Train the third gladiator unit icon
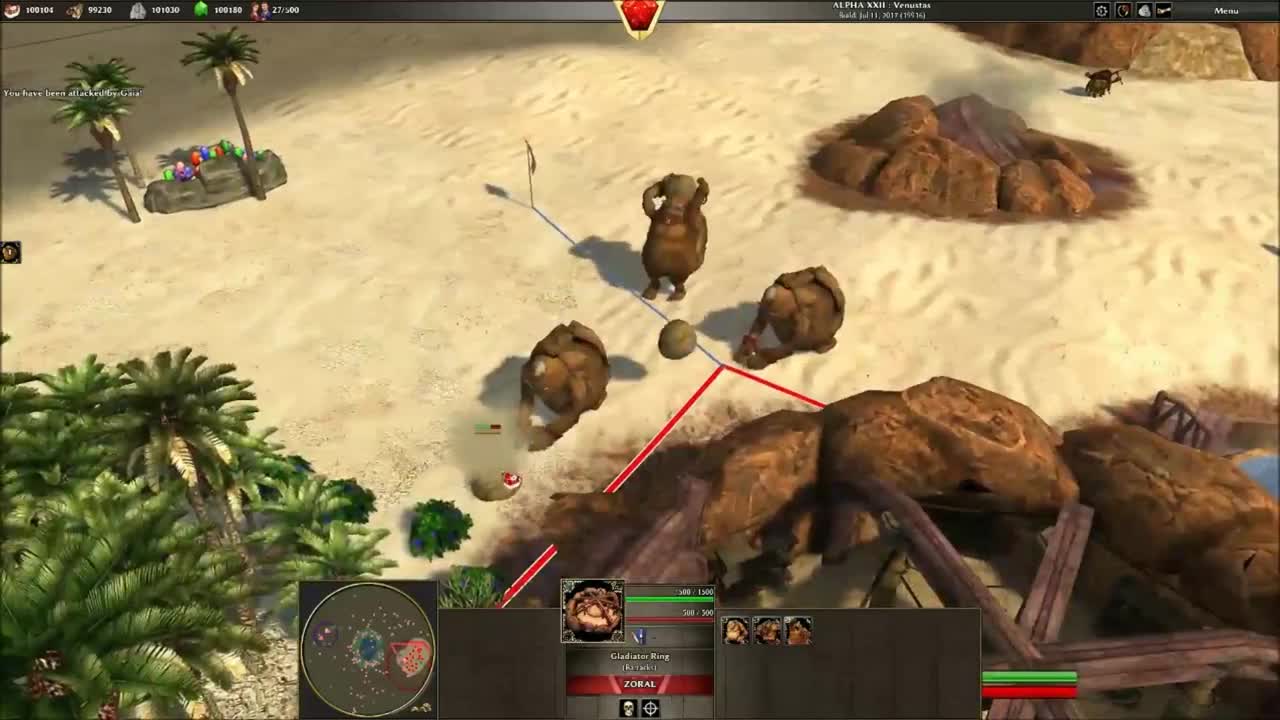The image size is (1280, 720). point(798,630)
